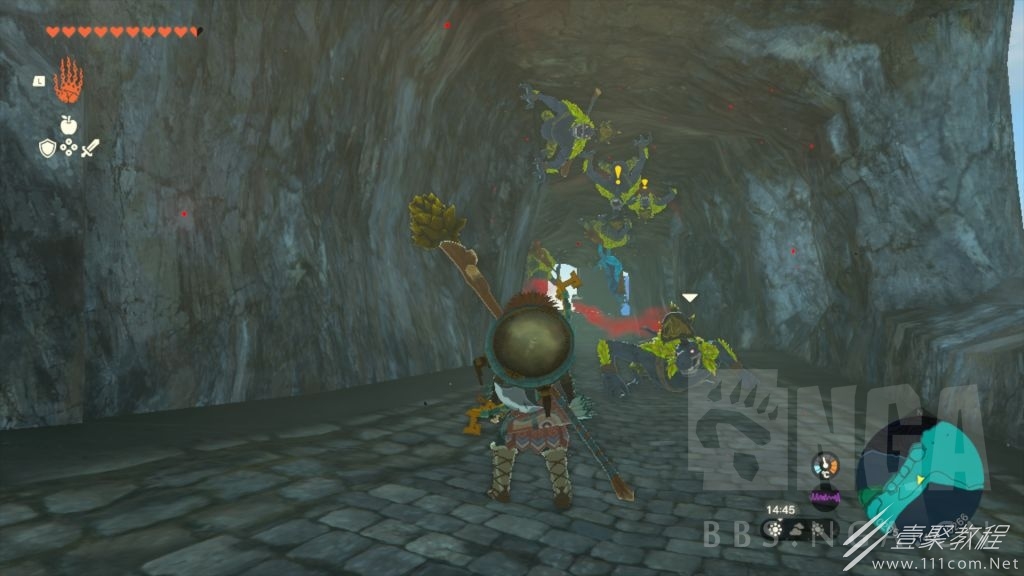This screenshot has width=1024, height=576.
Task: Open the sword weapon quick-select icon
Action: [x=90, y=148]
